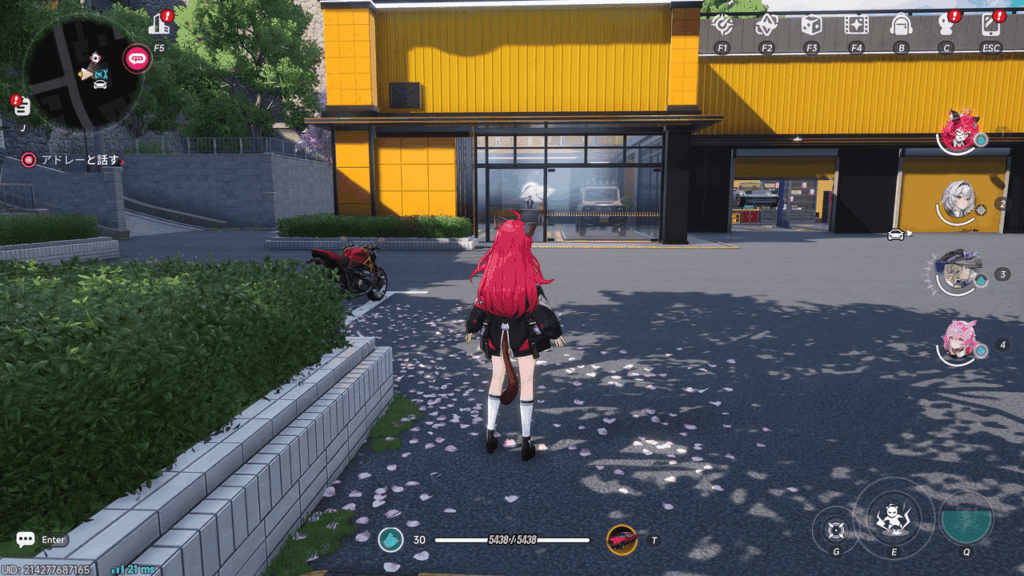Activate the lightning character skill
The width and height of the screenshot is (1024, 576).
click(893, 516)
